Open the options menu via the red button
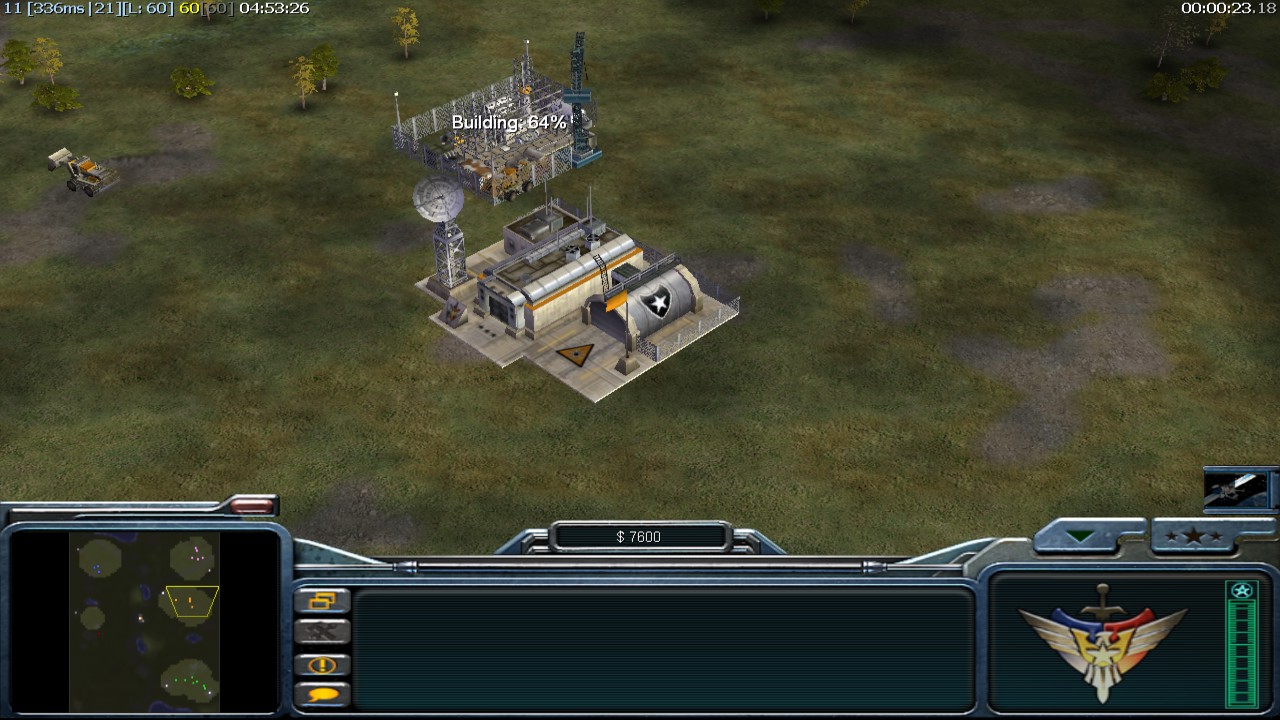 coord(251,506)
